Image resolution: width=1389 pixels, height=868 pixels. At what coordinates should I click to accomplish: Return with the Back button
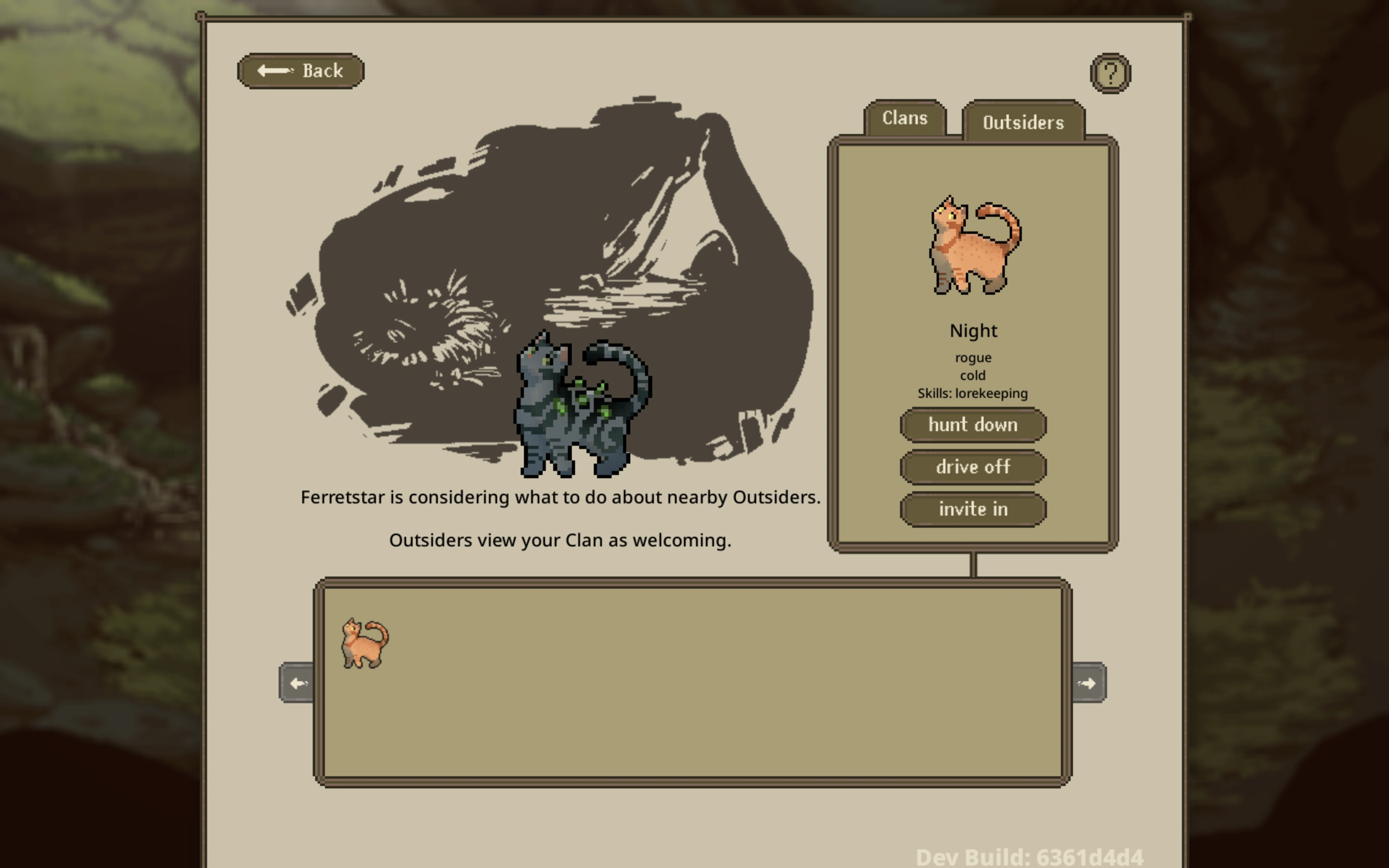pos(301,70)
